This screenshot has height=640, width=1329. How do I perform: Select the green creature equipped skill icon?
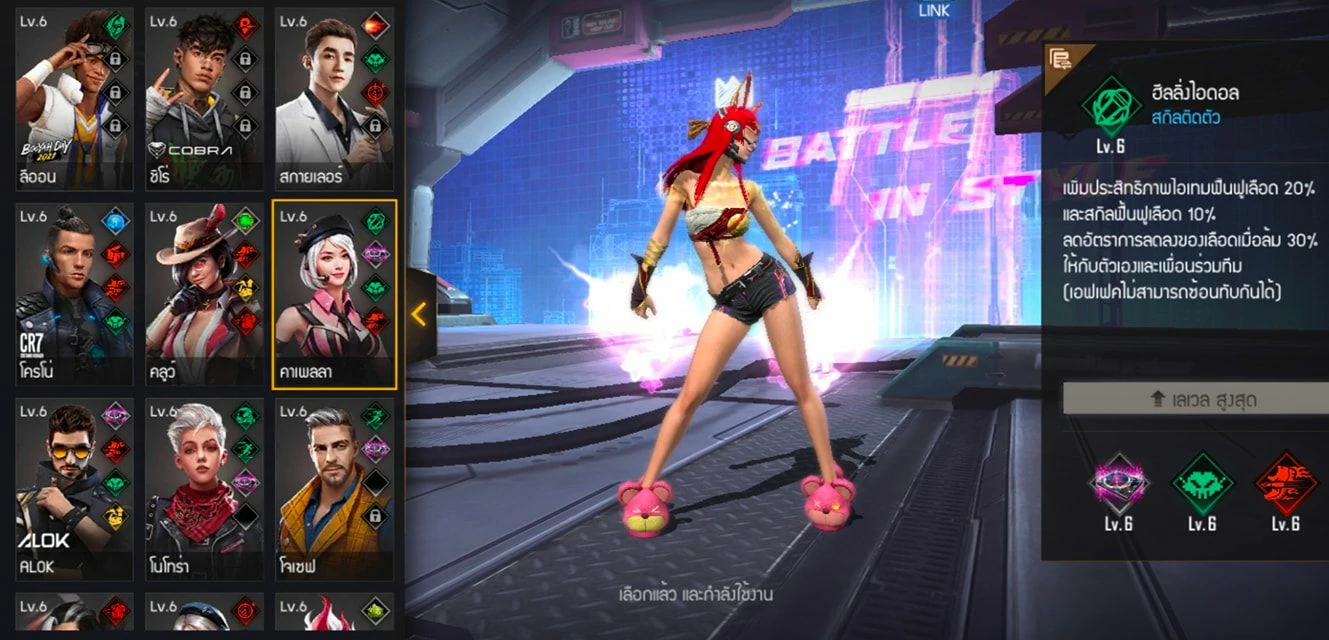coord(1201,484)
